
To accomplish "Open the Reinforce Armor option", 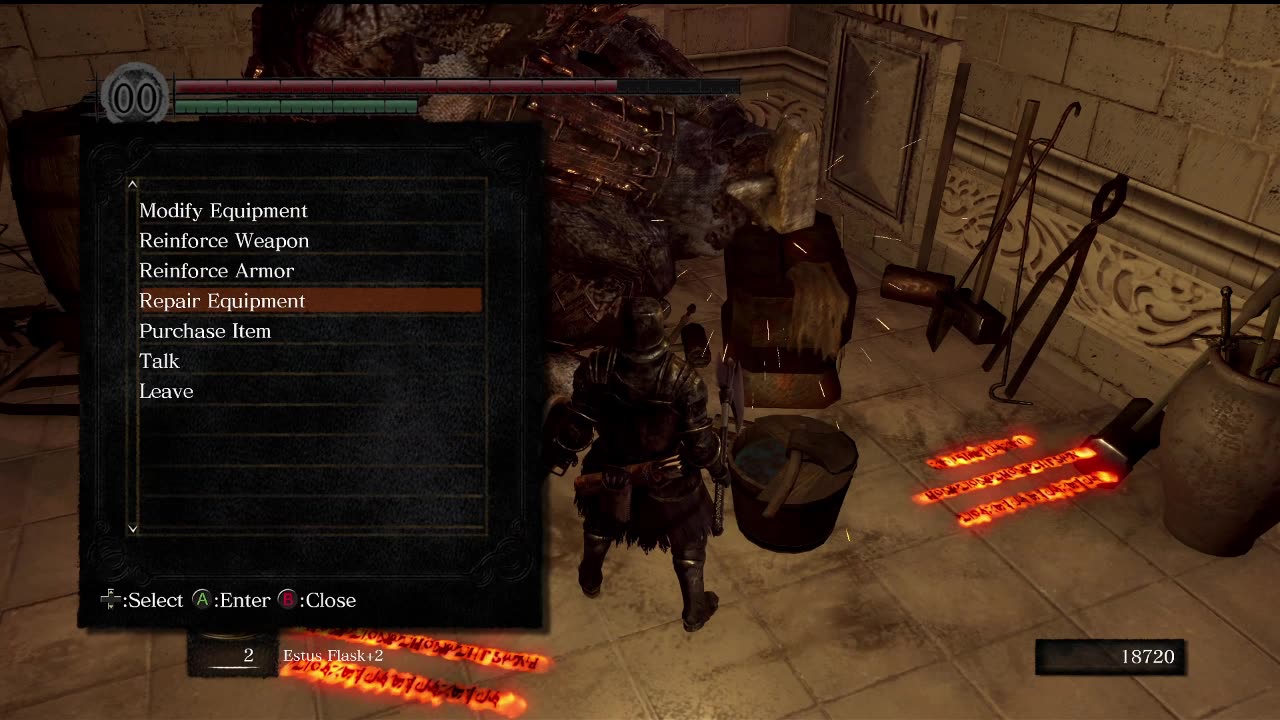I will [x=216, y=271].
